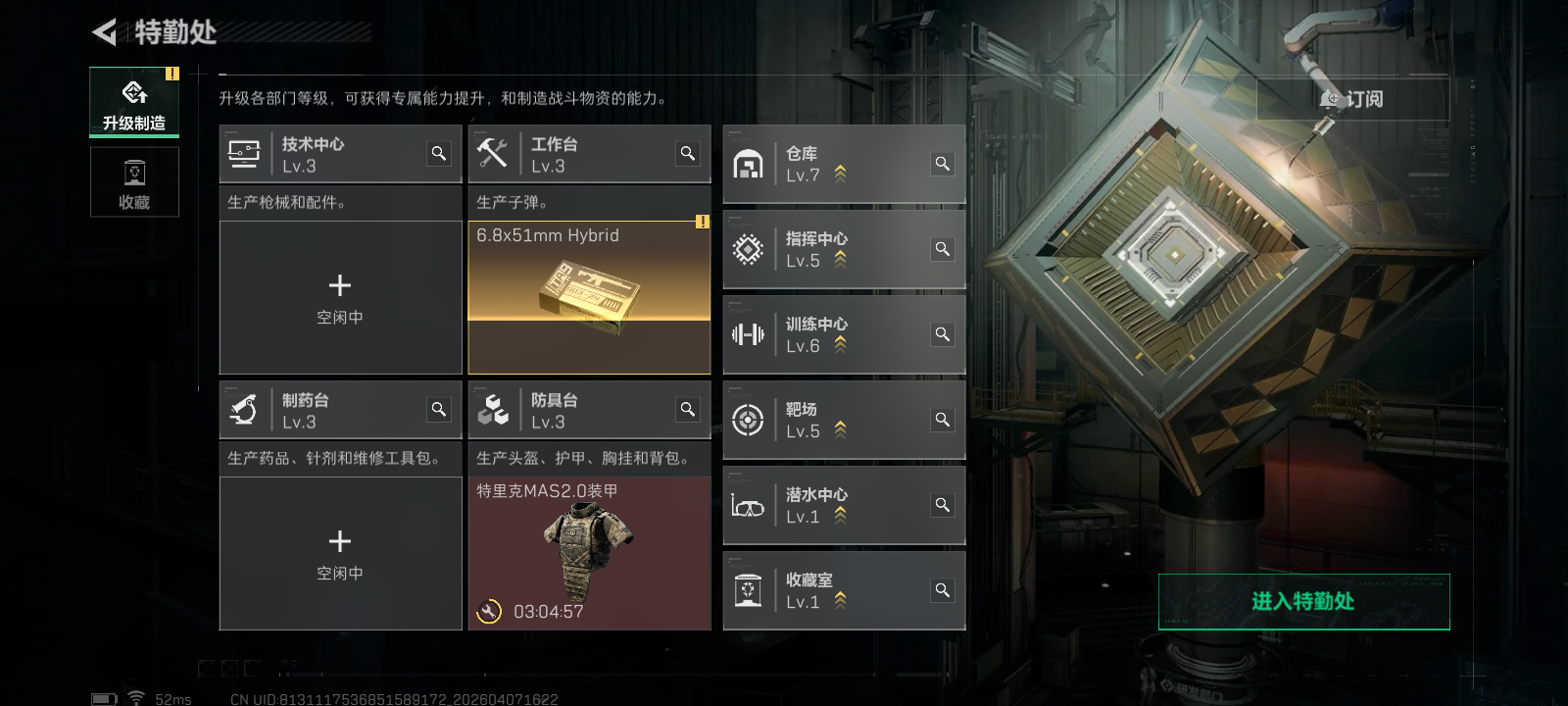This screenshot has height=706, width=1568.
Task: Inspect 技术中心 with its magnifier icon
Action: point(439,153)
